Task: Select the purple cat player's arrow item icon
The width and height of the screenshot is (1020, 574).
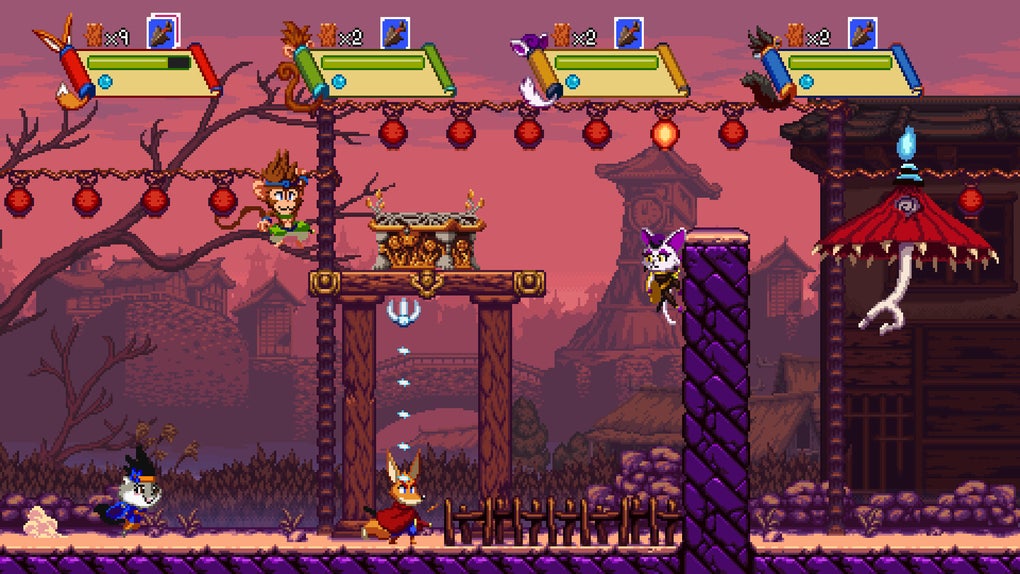Action: 629,33
